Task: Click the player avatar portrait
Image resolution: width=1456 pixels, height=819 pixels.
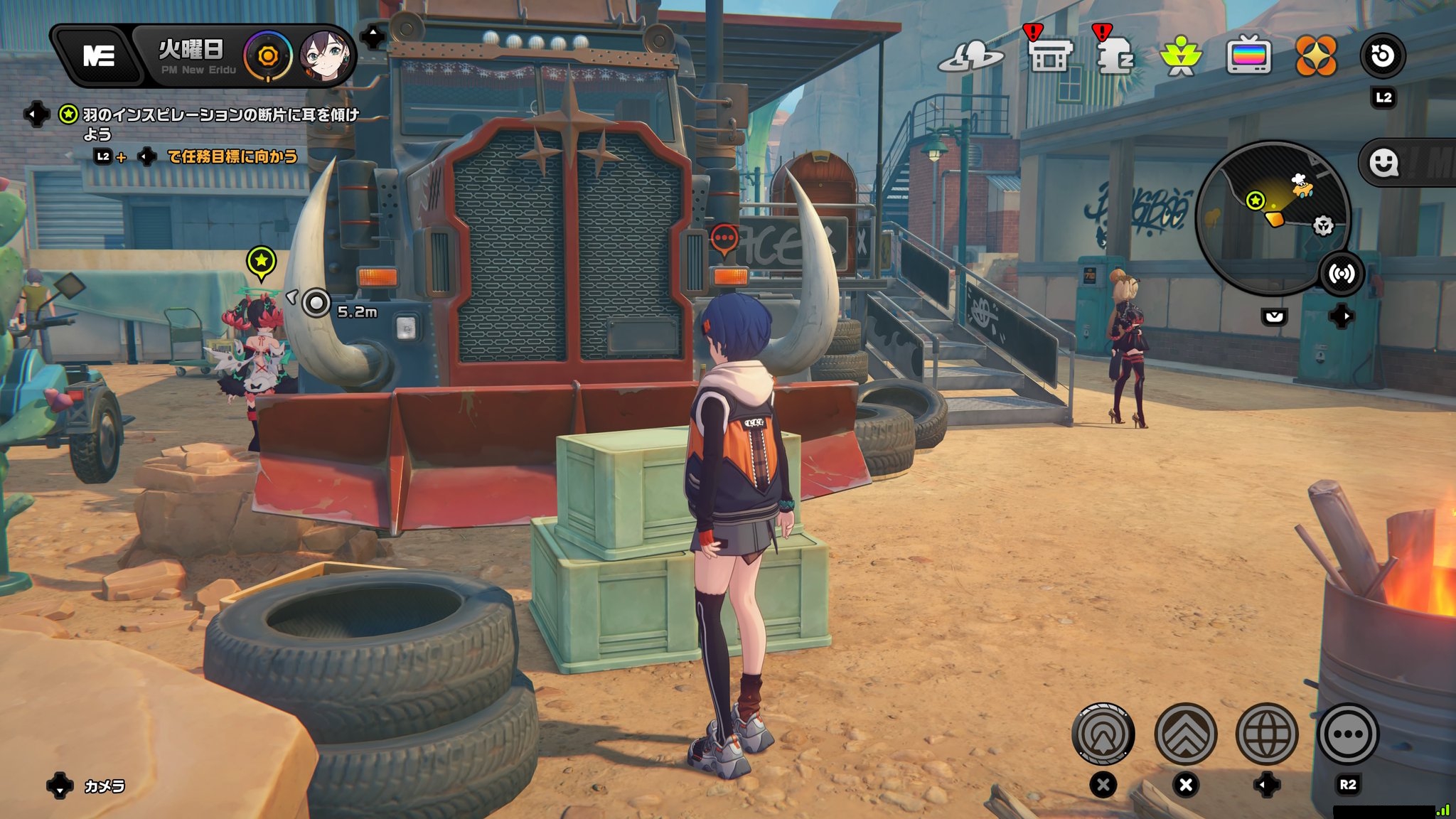Action: coord(326,55)
